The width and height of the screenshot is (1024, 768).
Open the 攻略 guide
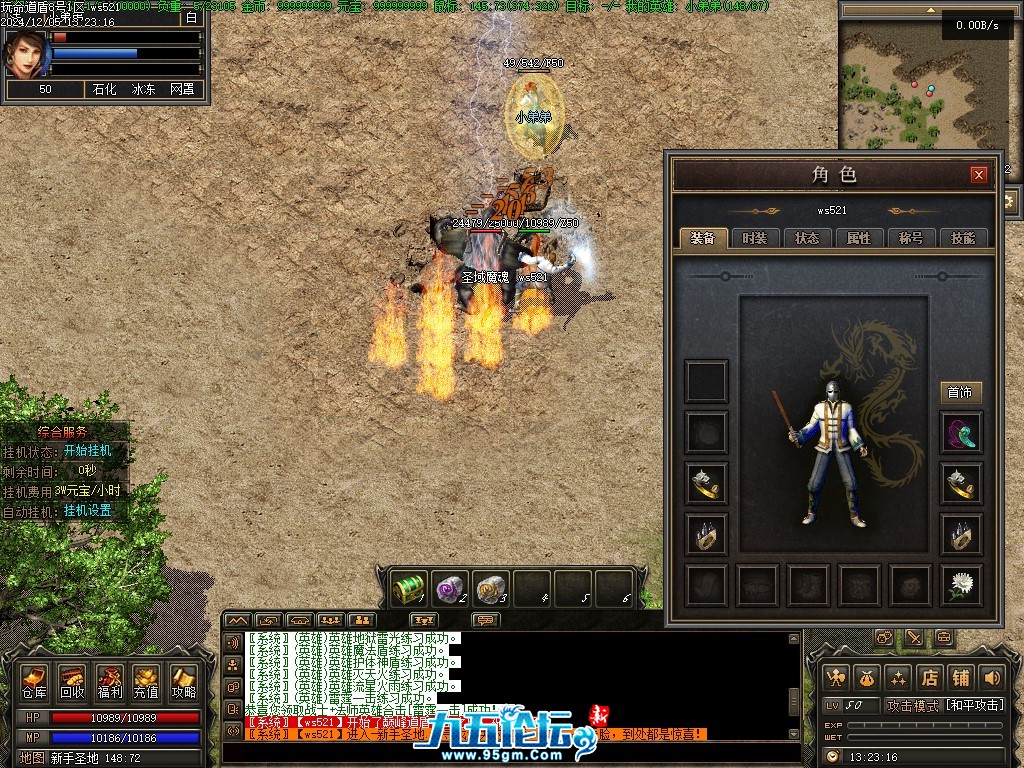coord(183,682)
